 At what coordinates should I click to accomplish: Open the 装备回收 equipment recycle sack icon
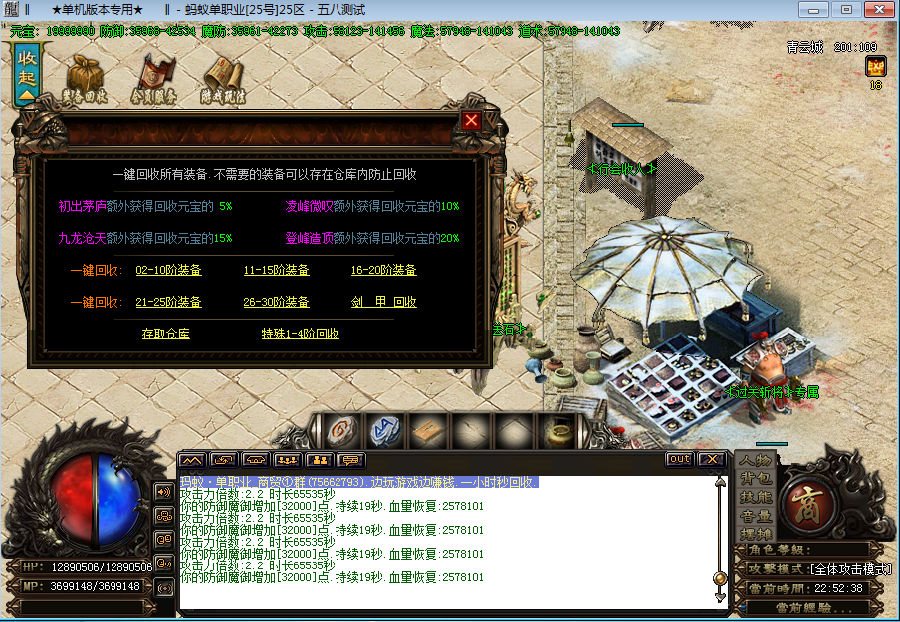pyautogui.click(x=86, y=78)
